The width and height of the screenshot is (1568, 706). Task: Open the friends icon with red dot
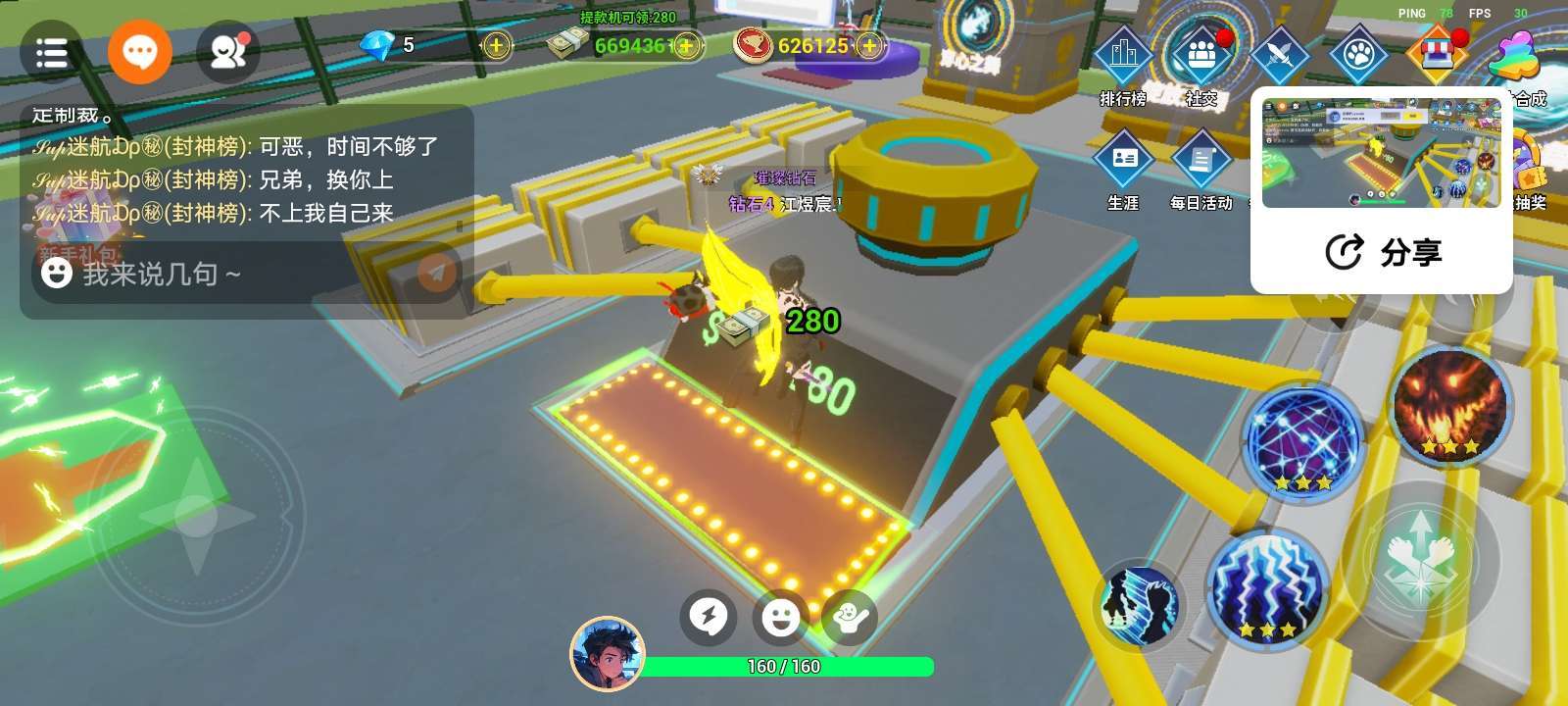point(229,52)
